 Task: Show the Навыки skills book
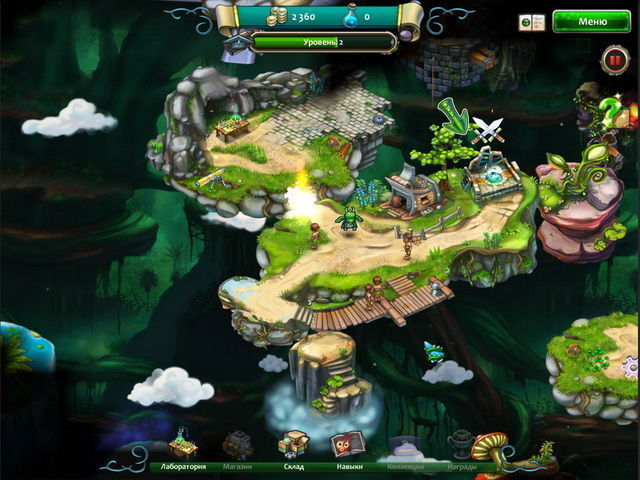[x=346, y=448]
